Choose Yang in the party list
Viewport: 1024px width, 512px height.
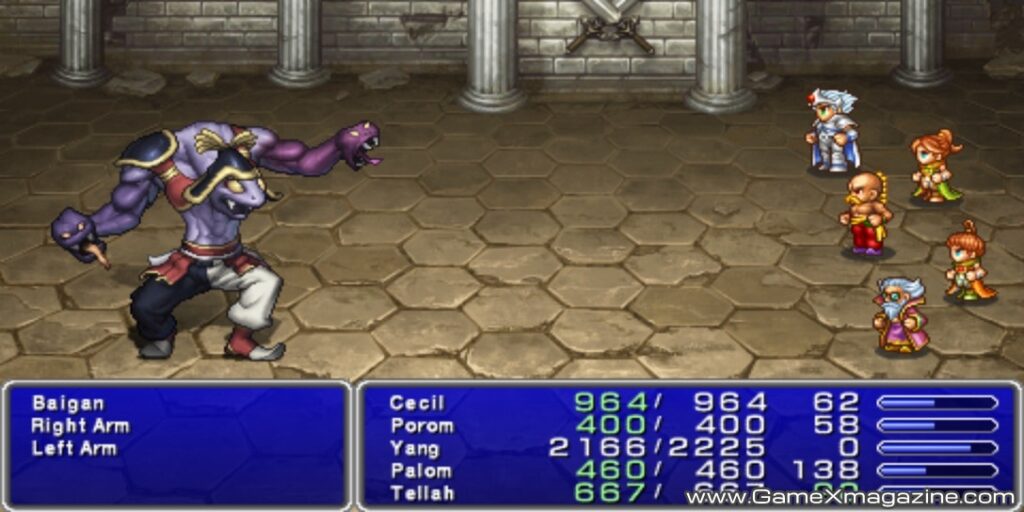(x=414, y=448)
